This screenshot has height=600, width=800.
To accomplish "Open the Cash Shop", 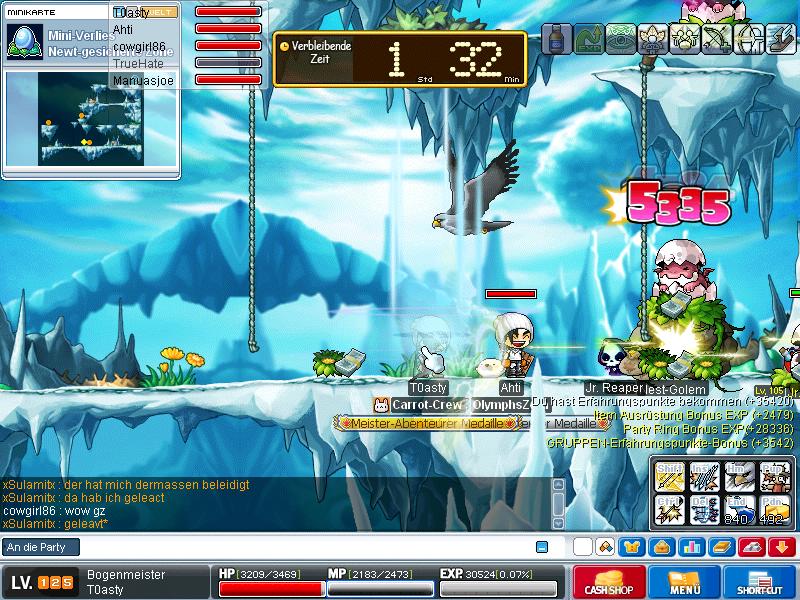I will (x=608, y=582).
